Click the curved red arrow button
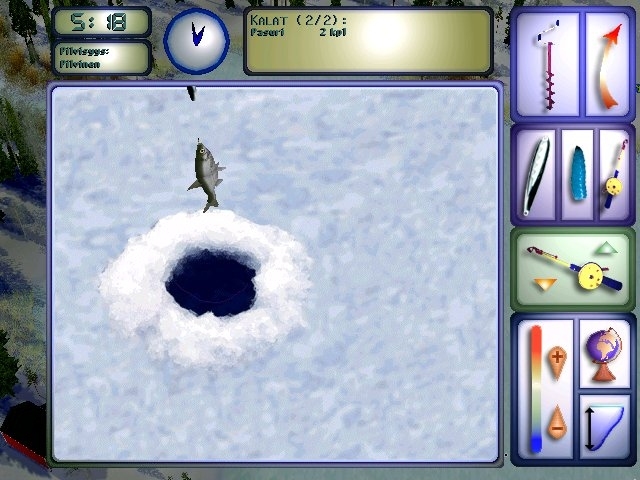The image size is (640, 480). coord(609,66)
